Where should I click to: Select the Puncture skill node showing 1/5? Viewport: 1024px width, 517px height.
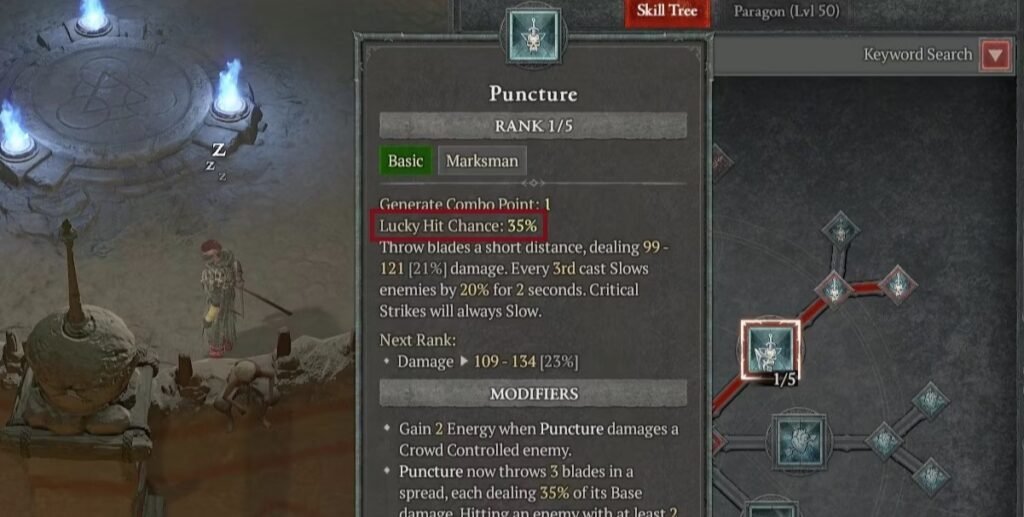click(x=770, y=349)
